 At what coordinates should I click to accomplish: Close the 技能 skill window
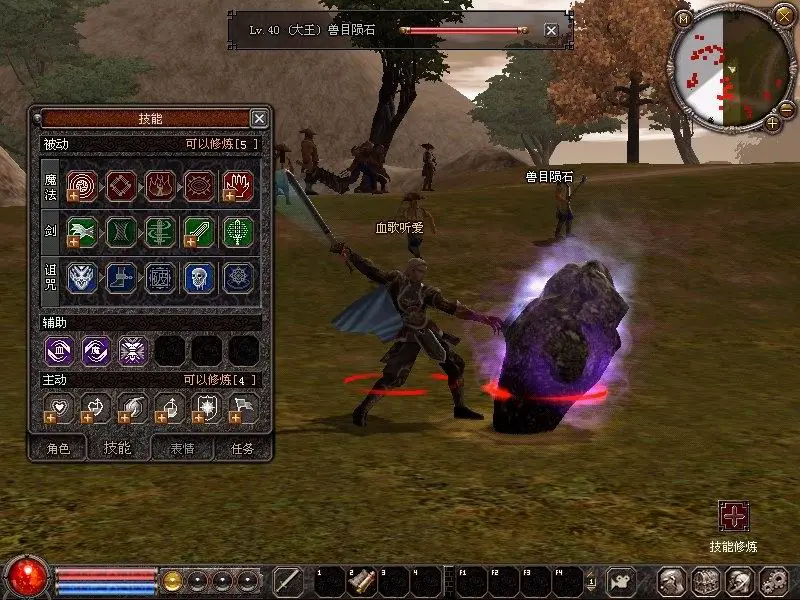click(x=259, y=118)
